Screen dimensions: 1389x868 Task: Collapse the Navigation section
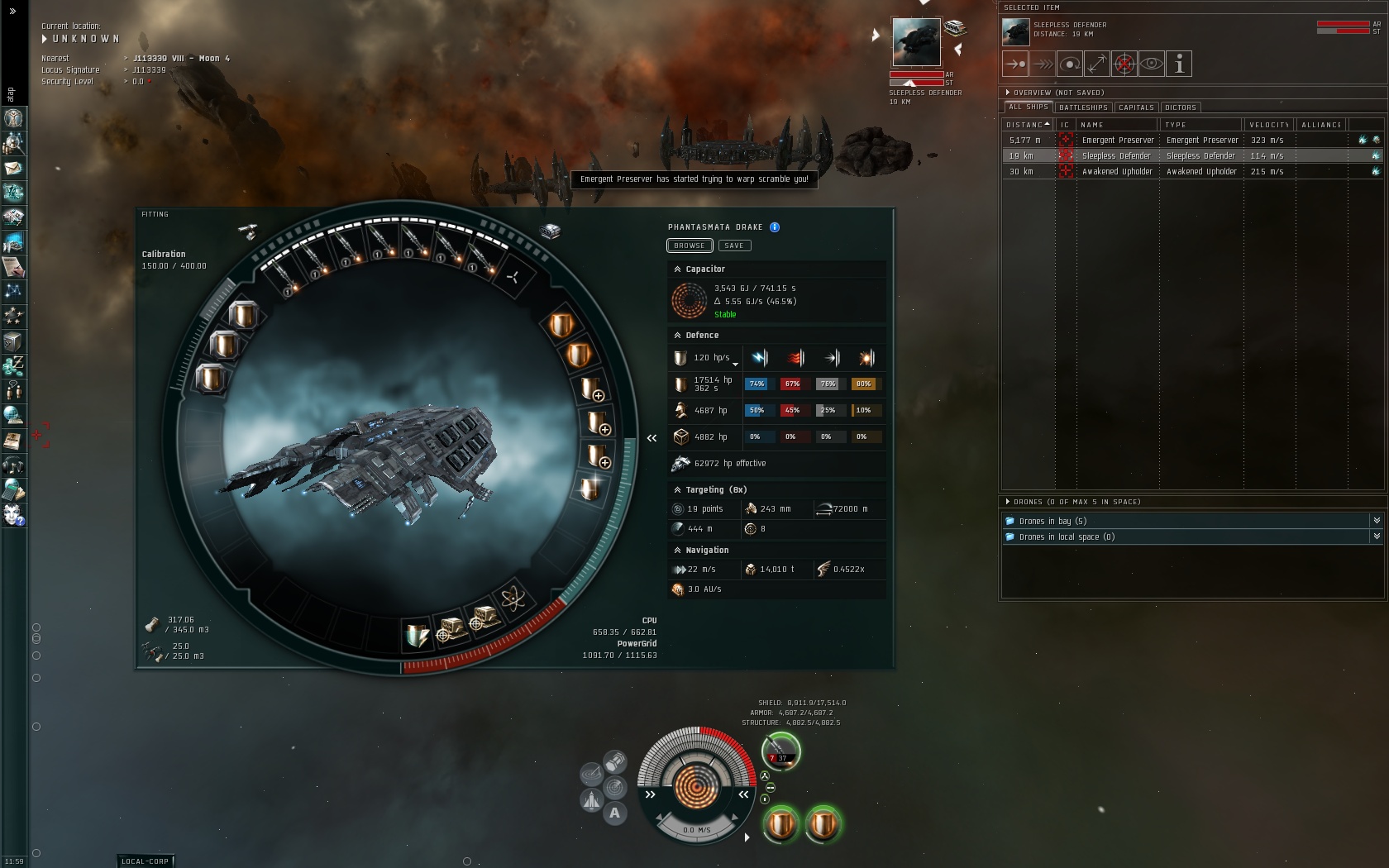678,551
